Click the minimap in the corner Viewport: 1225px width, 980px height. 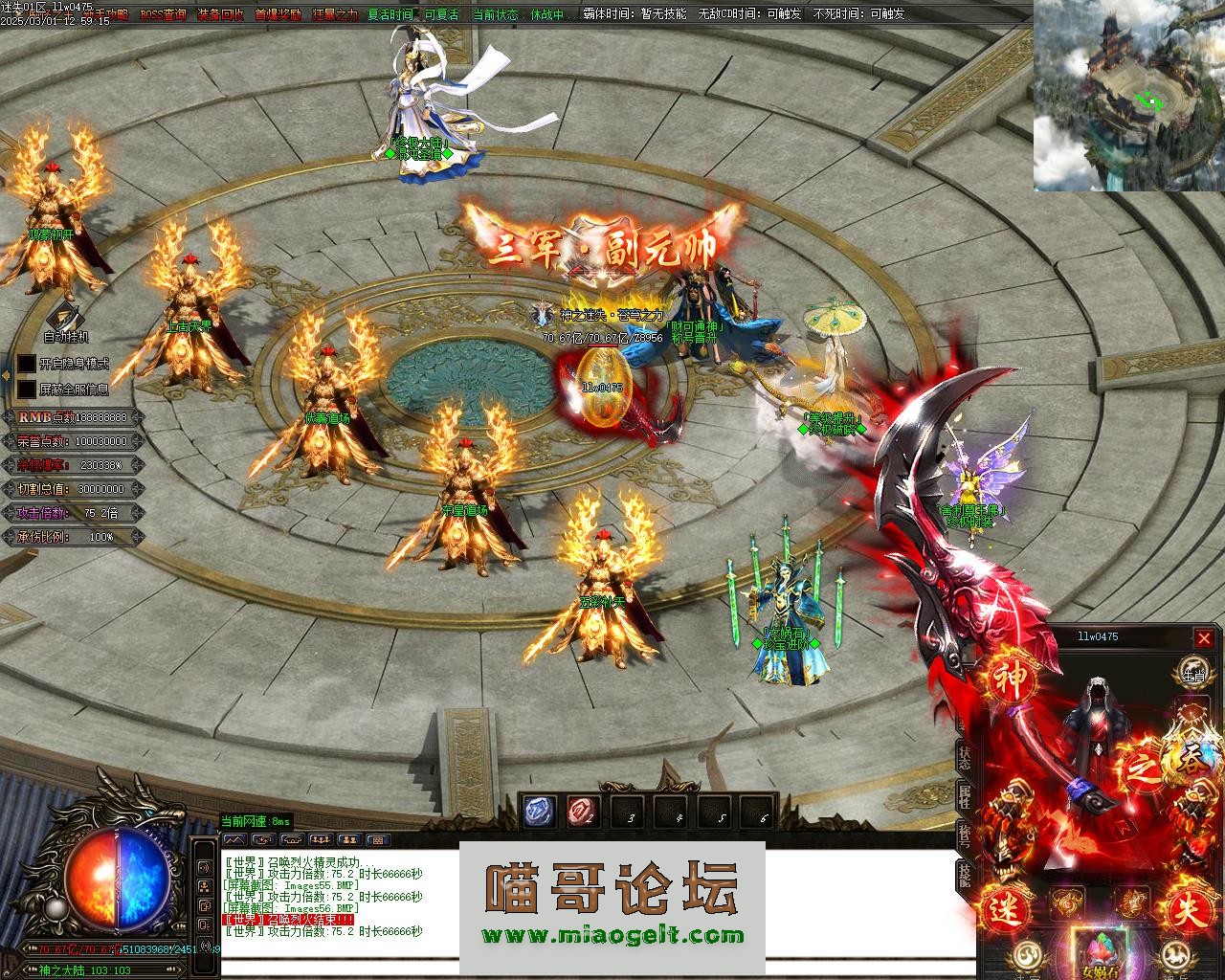point(1128,96)
